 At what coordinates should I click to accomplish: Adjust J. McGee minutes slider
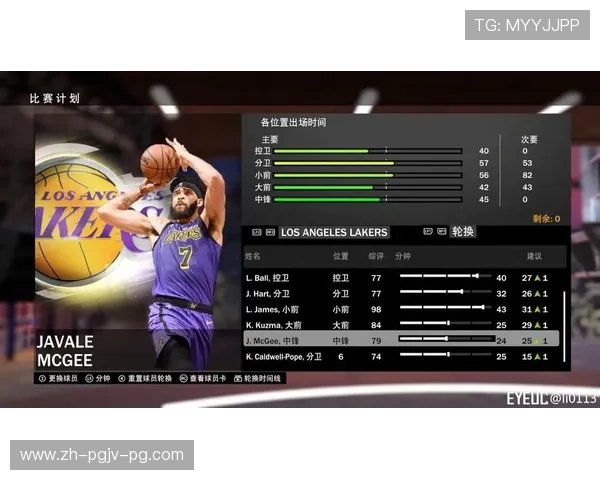[442, 340]
